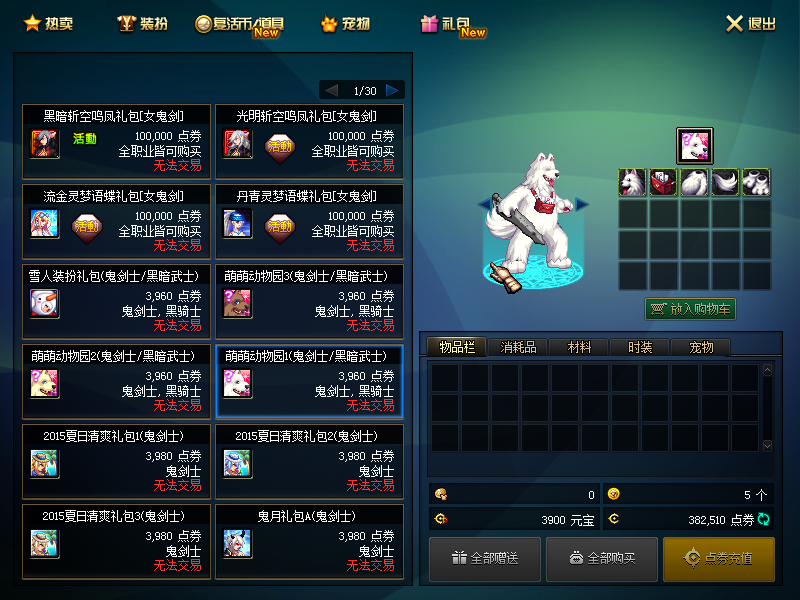Open the 热卖 hot sale tab
Screen dimensions: 800x600
click(46, 23)
